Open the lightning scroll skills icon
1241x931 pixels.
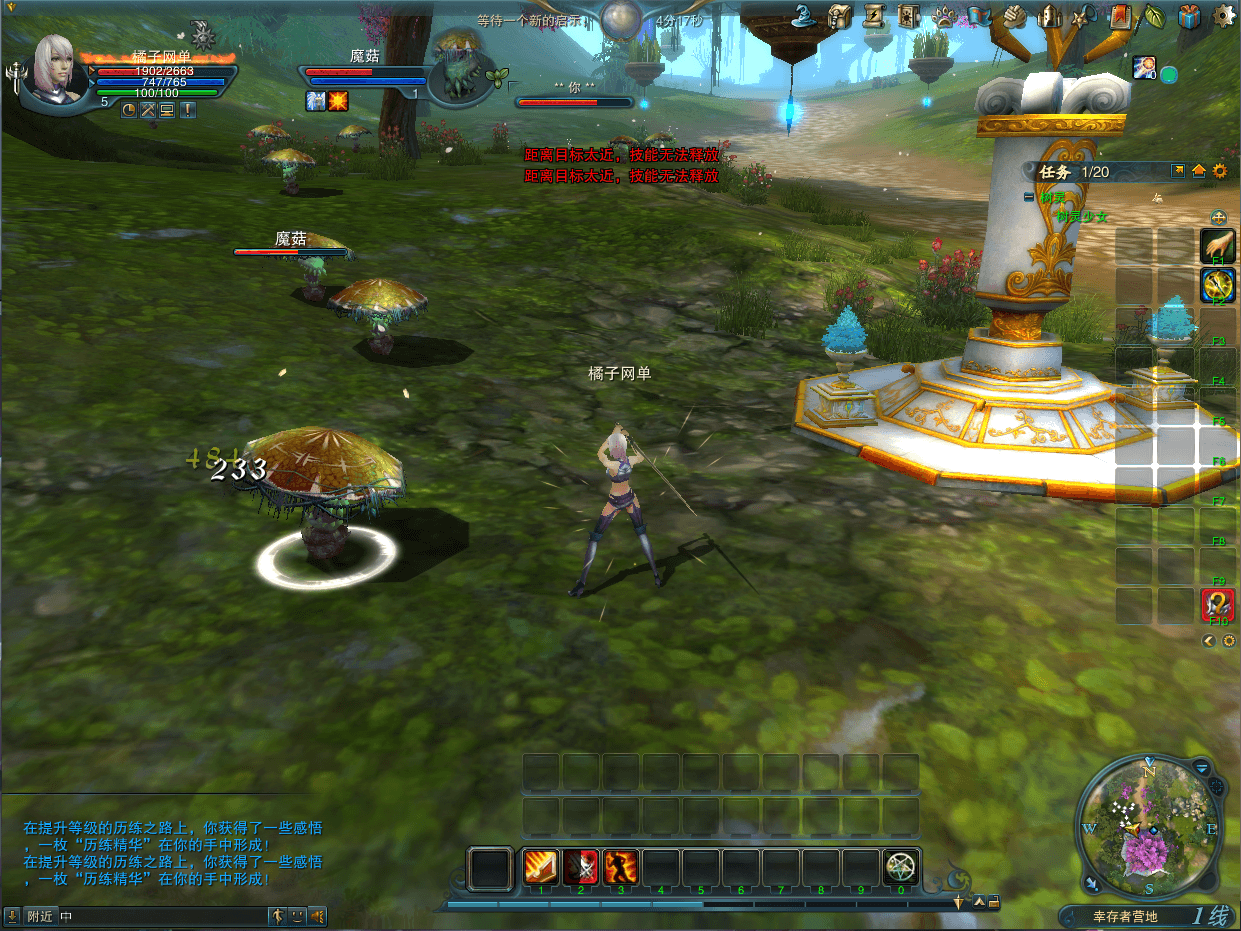(x=875, y=15)
